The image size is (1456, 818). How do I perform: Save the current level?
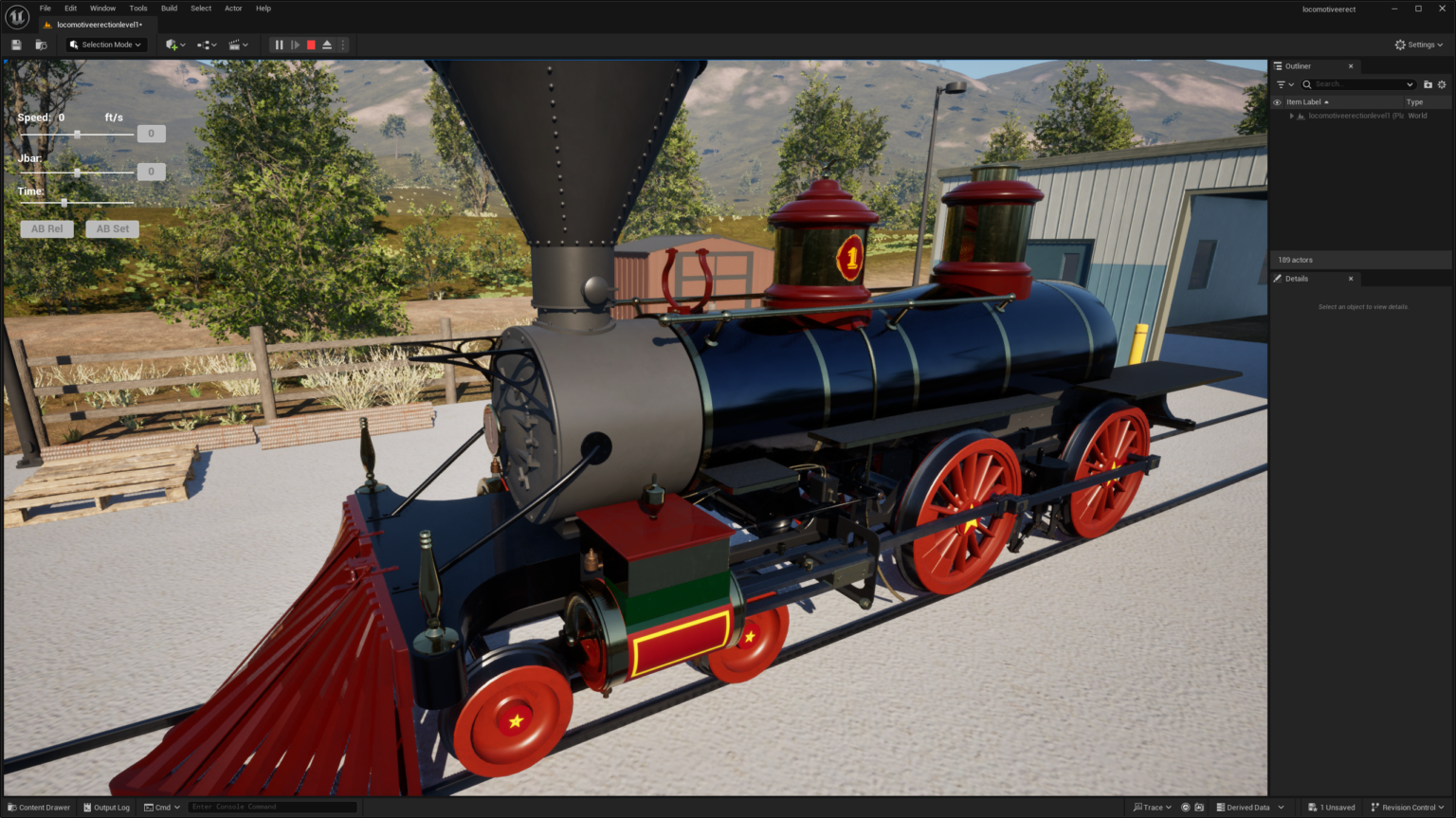pos(16,45)
